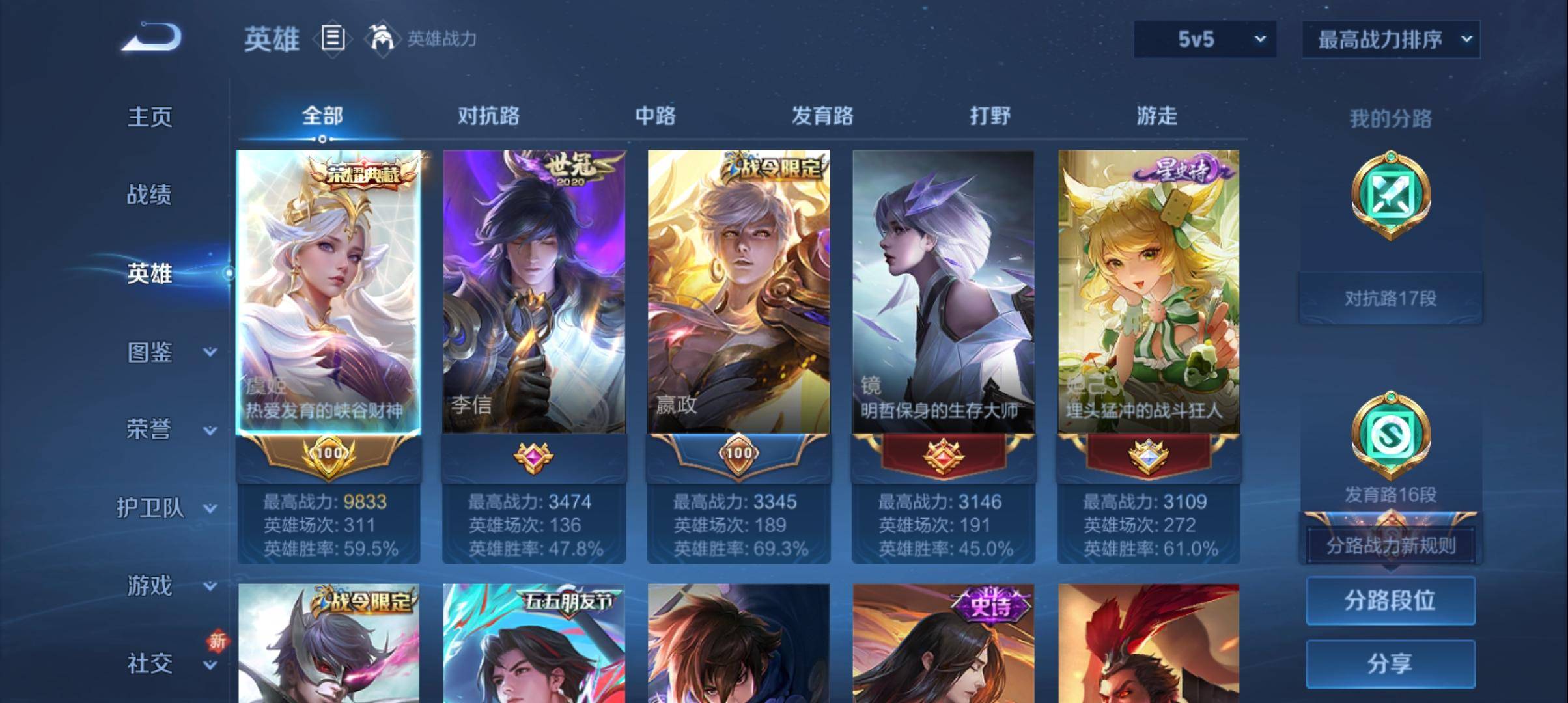
Task: Click the 分享 button
Action: pos(1390,665)
